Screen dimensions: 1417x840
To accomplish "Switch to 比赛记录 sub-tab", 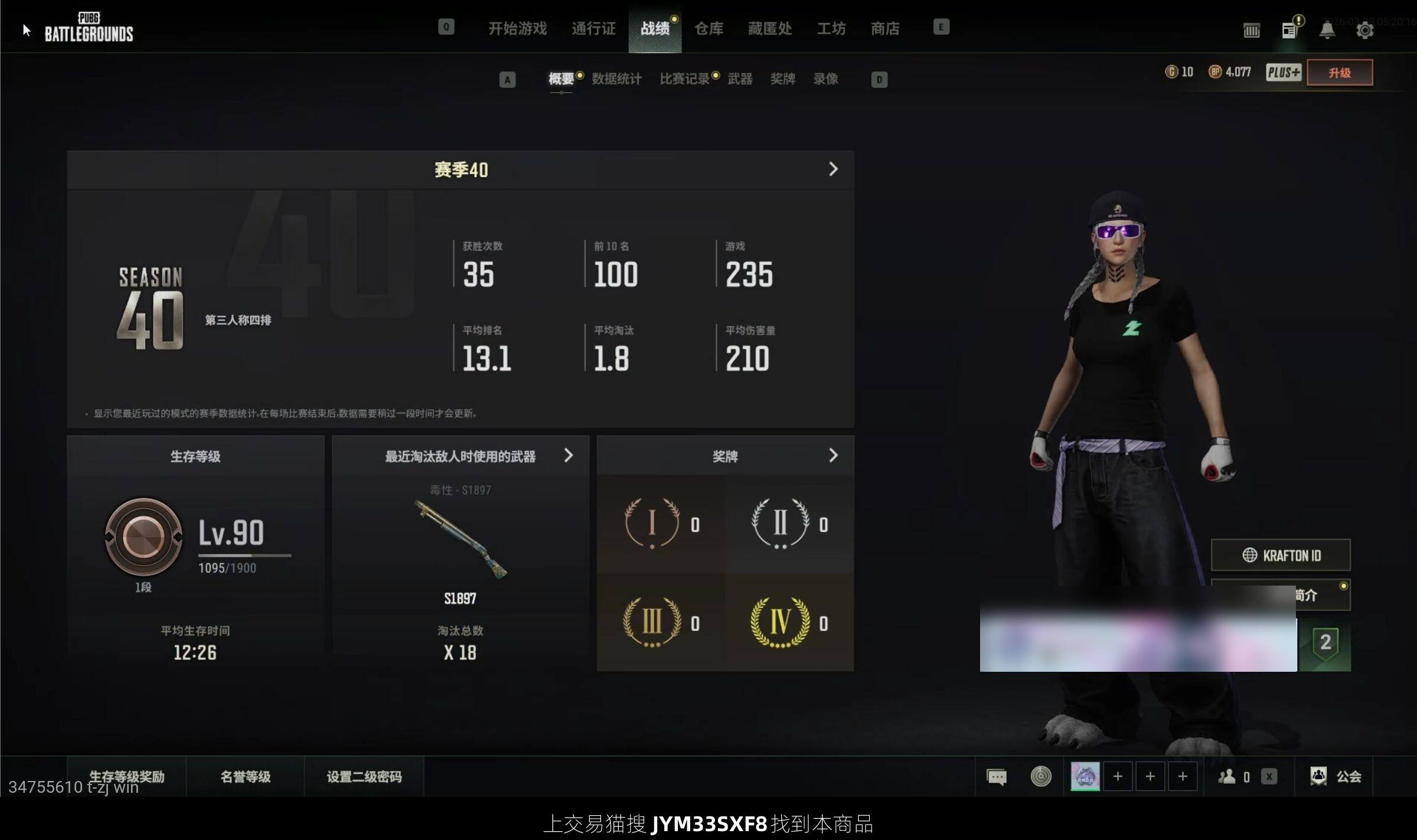I will [685, 79].
